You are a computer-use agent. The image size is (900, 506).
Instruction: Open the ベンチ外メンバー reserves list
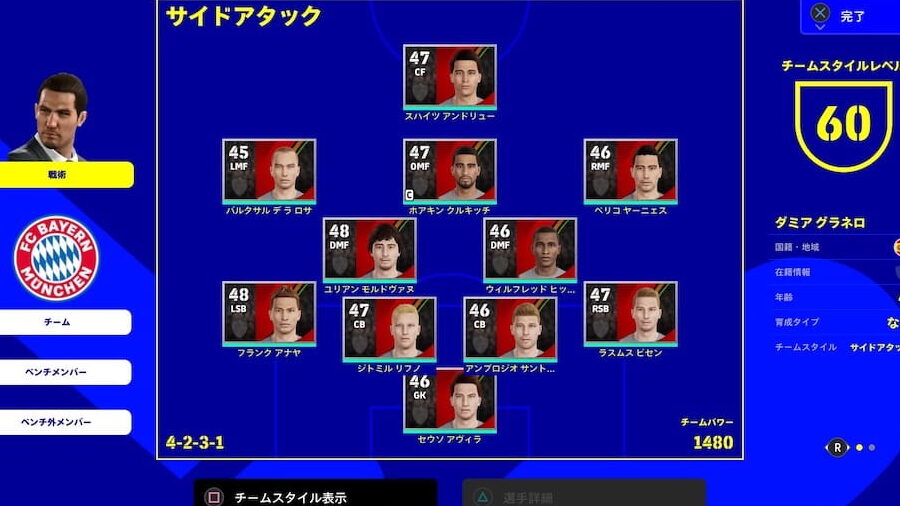(66, 422)
